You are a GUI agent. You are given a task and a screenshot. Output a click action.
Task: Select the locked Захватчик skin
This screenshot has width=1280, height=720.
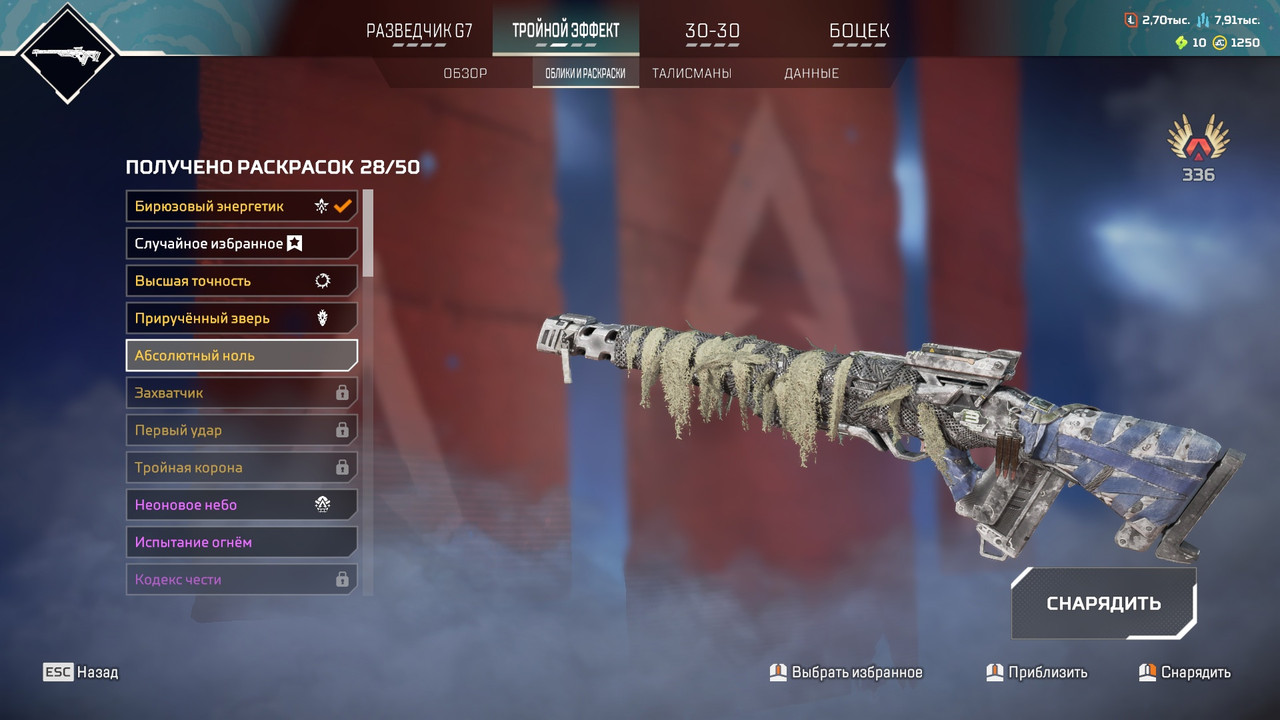(x=241, y=393)
